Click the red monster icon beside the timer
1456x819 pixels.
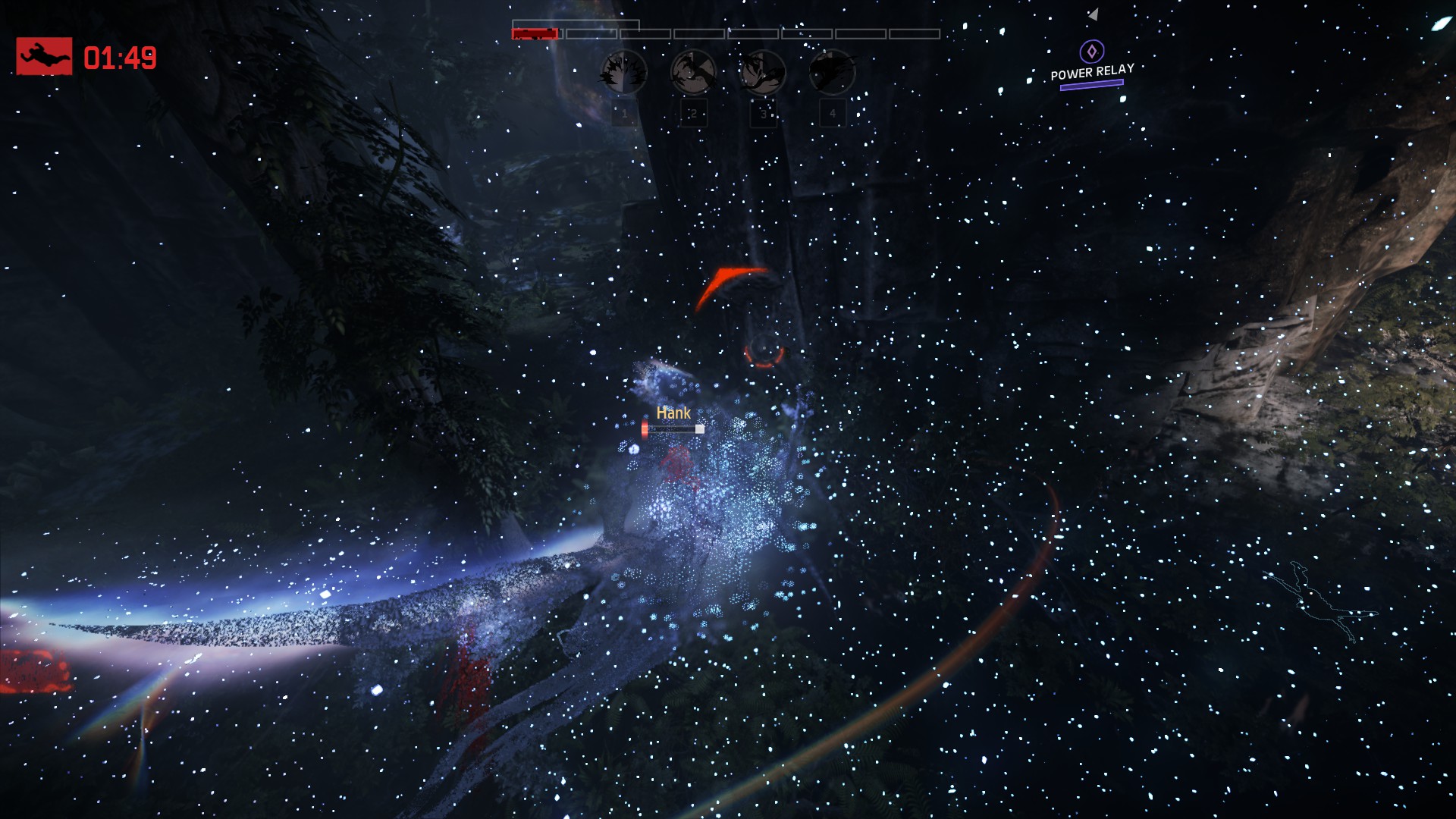pyautogui.click(x=44, y=56)
